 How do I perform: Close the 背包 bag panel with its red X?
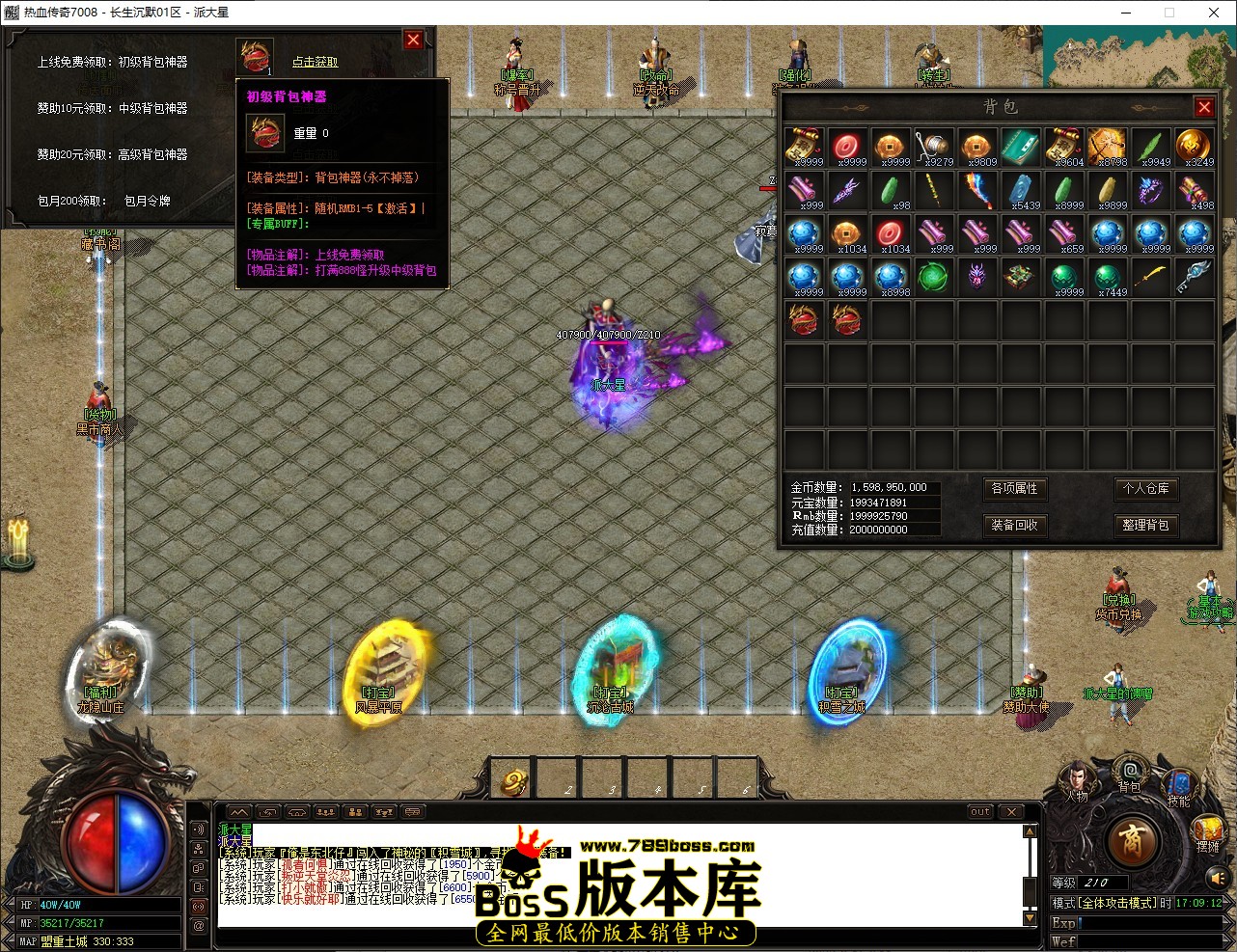pyautogui.click(x=1204, y=107)
